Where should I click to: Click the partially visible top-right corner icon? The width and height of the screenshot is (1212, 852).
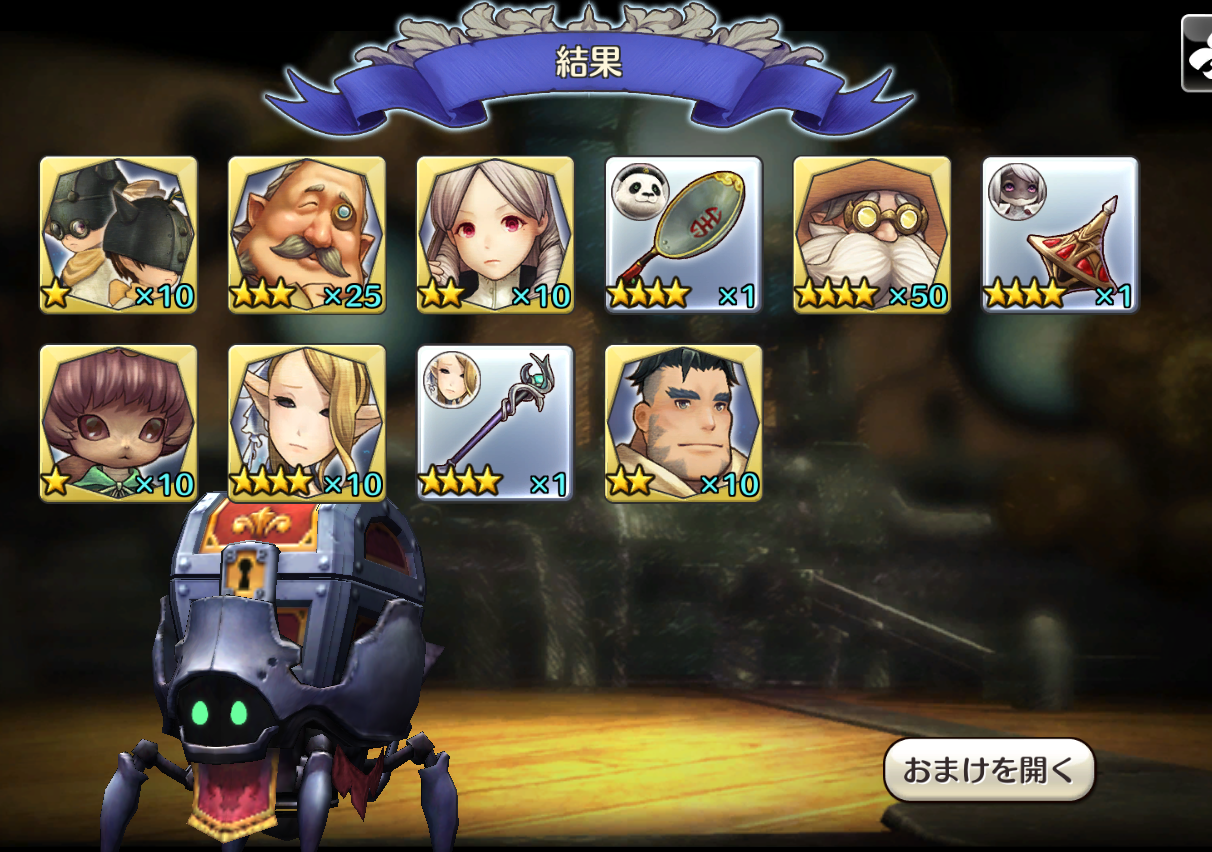[x=1197, y=54]
